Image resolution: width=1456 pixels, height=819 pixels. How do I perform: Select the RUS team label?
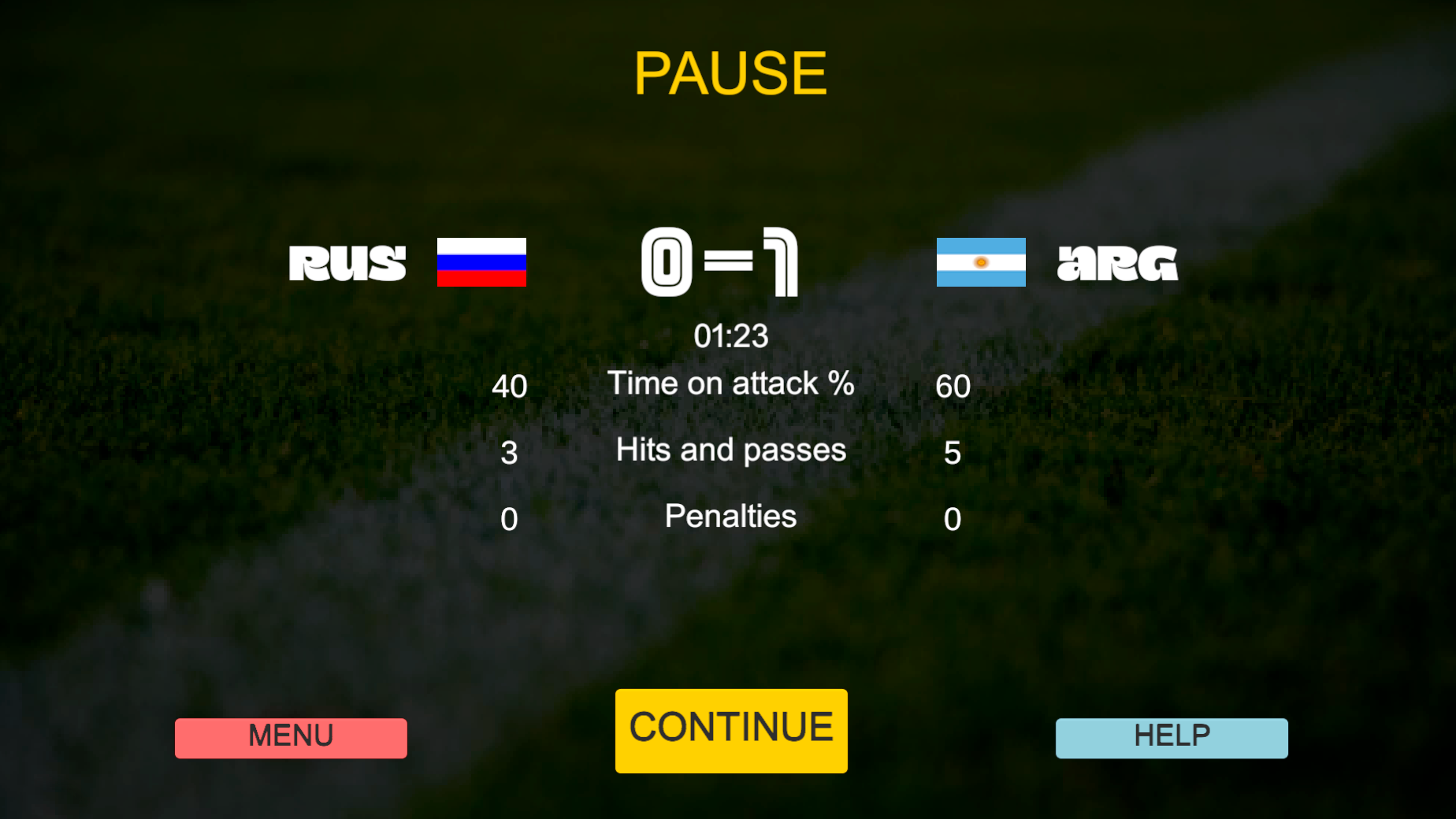coord(347,263)
